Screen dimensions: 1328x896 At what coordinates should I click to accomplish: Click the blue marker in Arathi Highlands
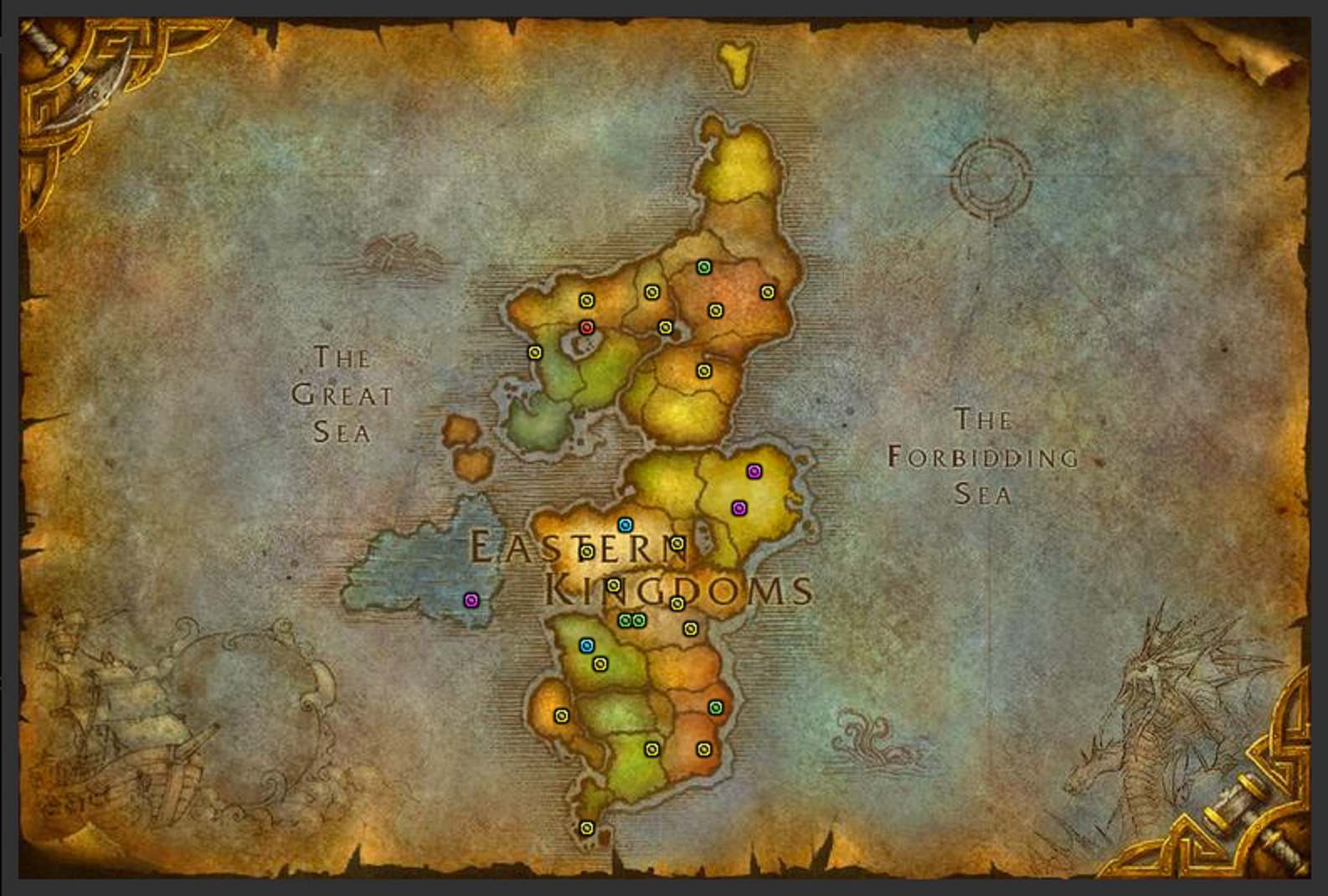[x=626, y=526]
